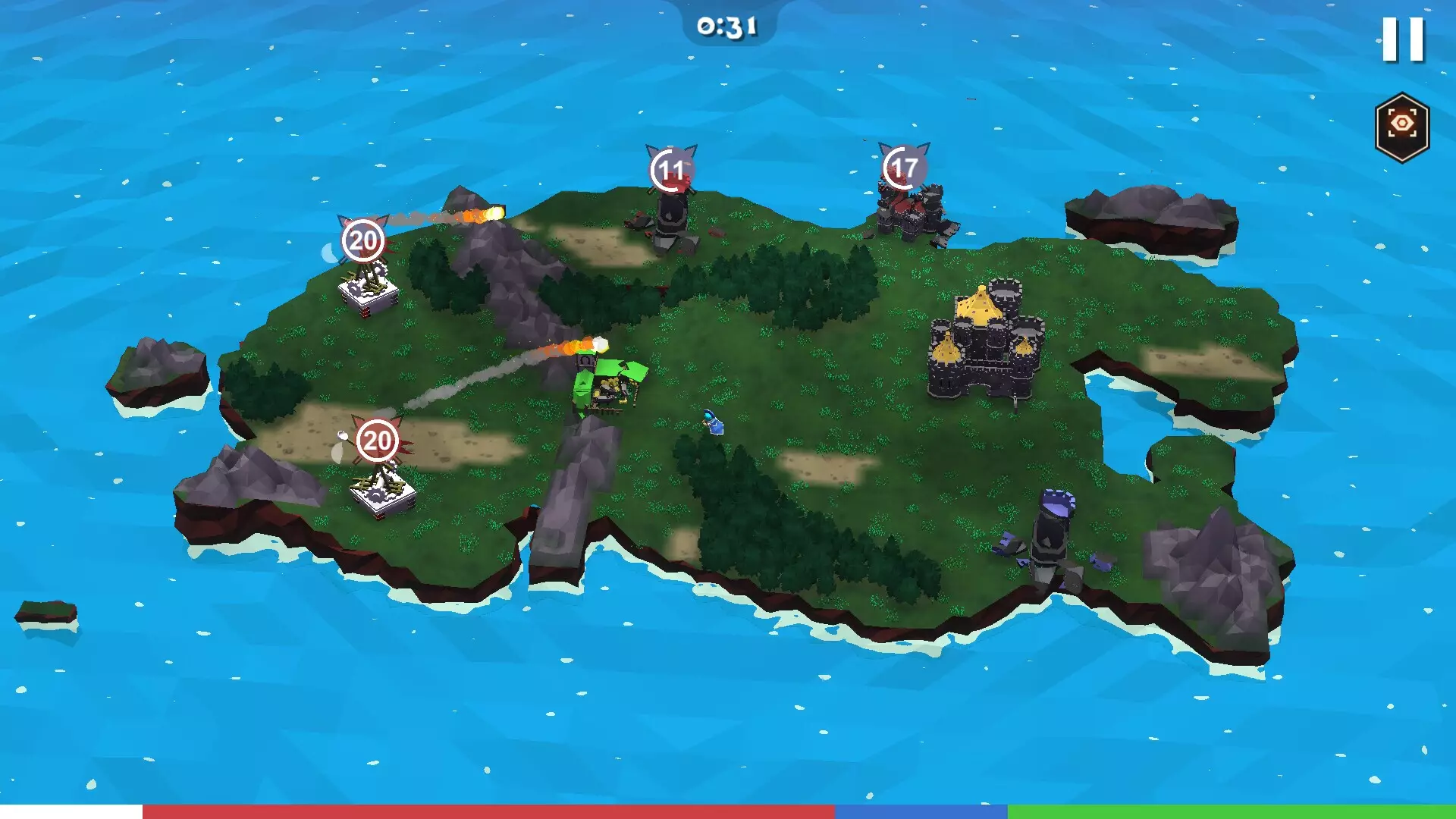This screenshot has height=819, width=1456.
Task: Open the 11 badge above the central tower
Action: tap(670, 170)
